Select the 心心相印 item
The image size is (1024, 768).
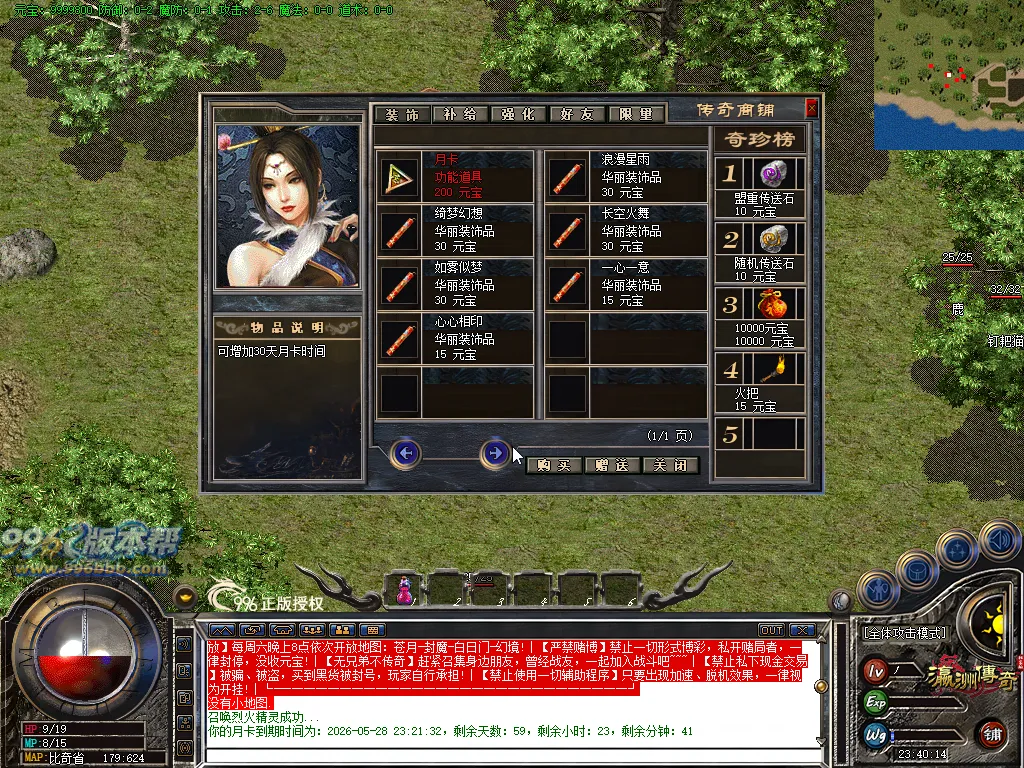(455, 339)
